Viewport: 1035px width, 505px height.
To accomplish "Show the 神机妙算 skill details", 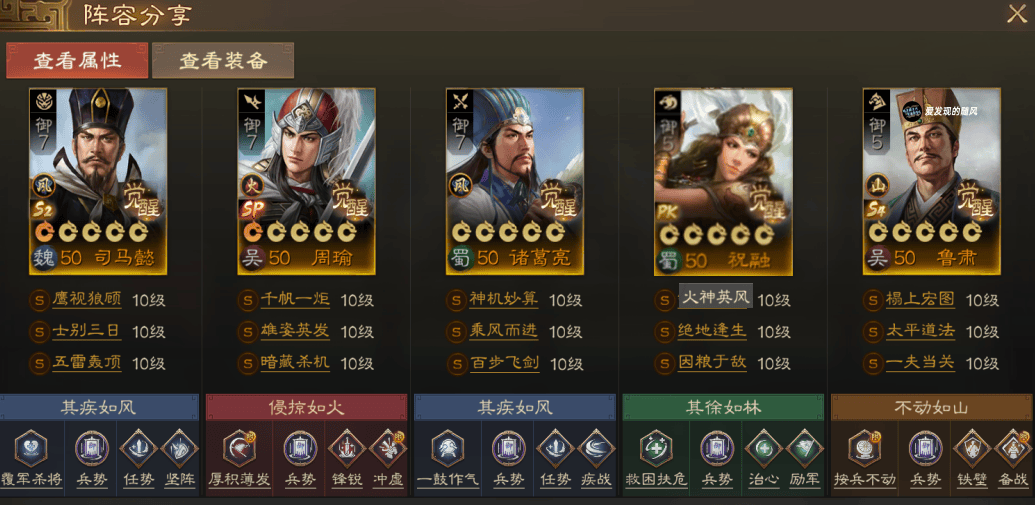I will click(x=504, y=300).
